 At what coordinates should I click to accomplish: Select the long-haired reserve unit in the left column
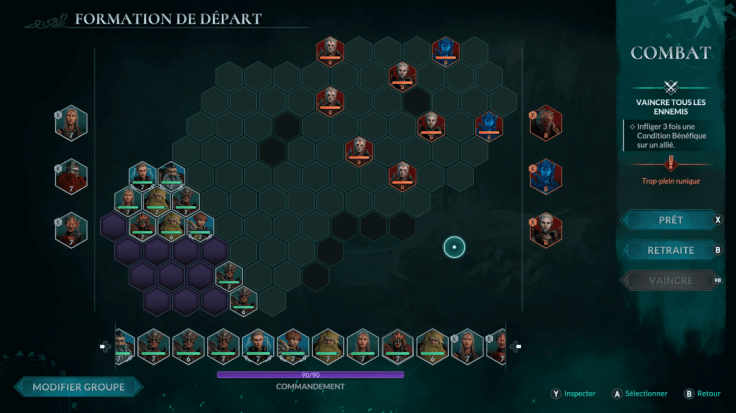[x=71, y=123]
